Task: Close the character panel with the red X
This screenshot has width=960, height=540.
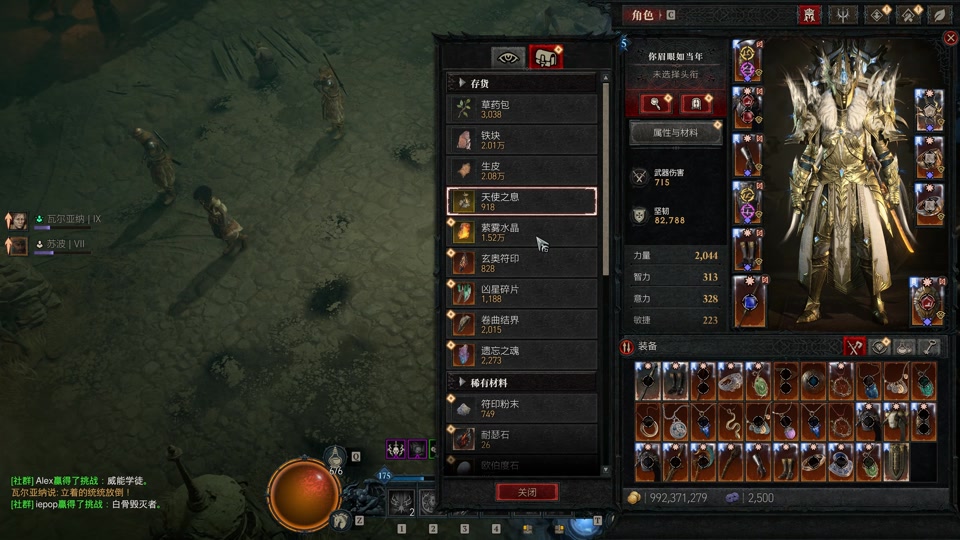Action: coord(950,38)
